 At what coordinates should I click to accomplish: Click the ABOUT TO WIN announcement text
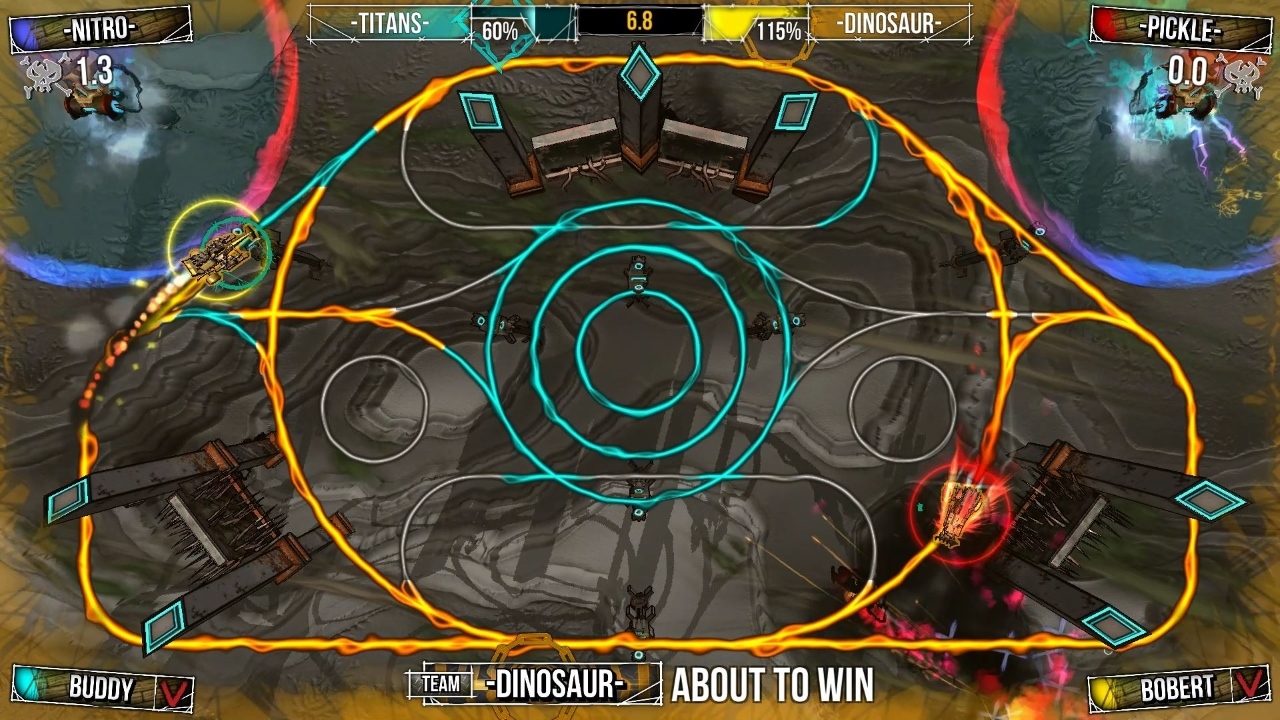[x=773, y=686]
